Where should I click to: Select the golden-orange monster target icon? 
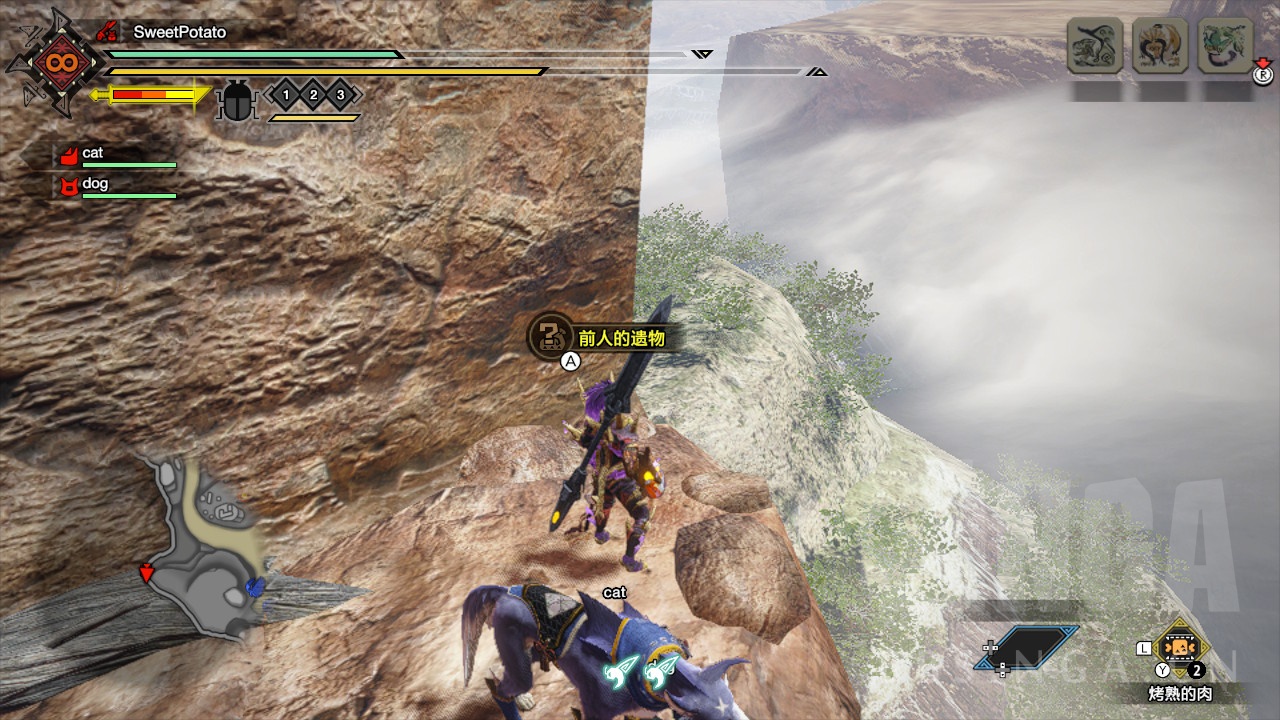[x=1160, y=46]
